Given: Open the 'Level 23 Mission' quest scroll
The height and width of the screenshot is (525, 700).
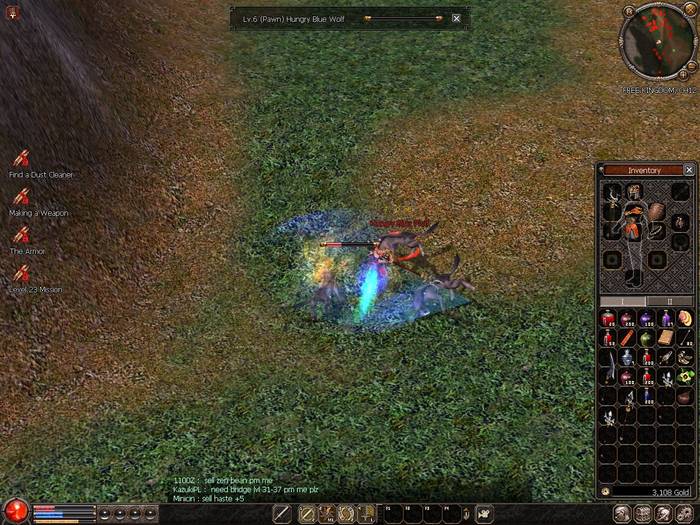Looking at the screenshot, I should (21, 274).
